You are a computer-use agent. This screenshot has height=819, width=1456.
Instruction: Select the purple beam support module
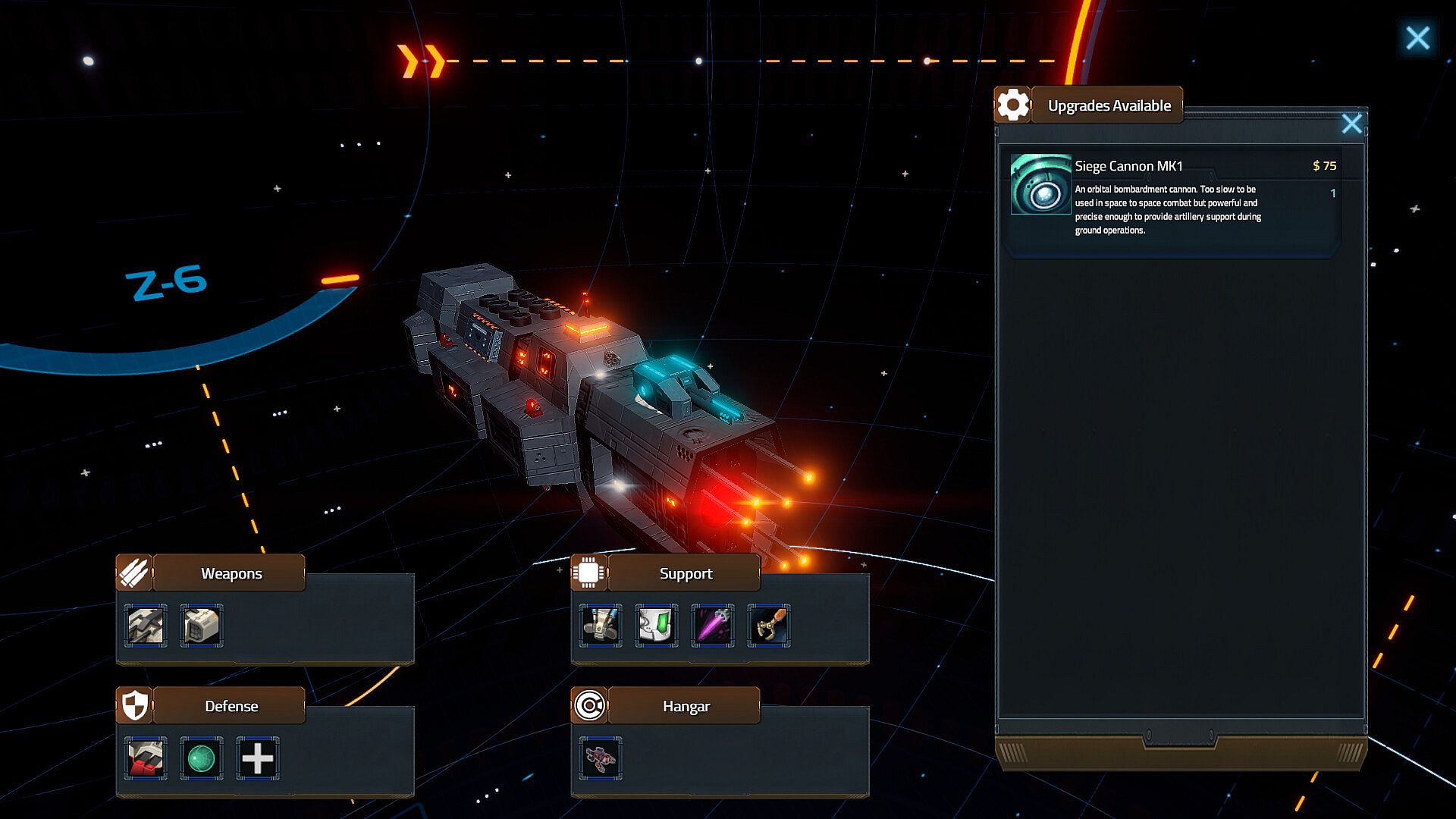point(713,626)
